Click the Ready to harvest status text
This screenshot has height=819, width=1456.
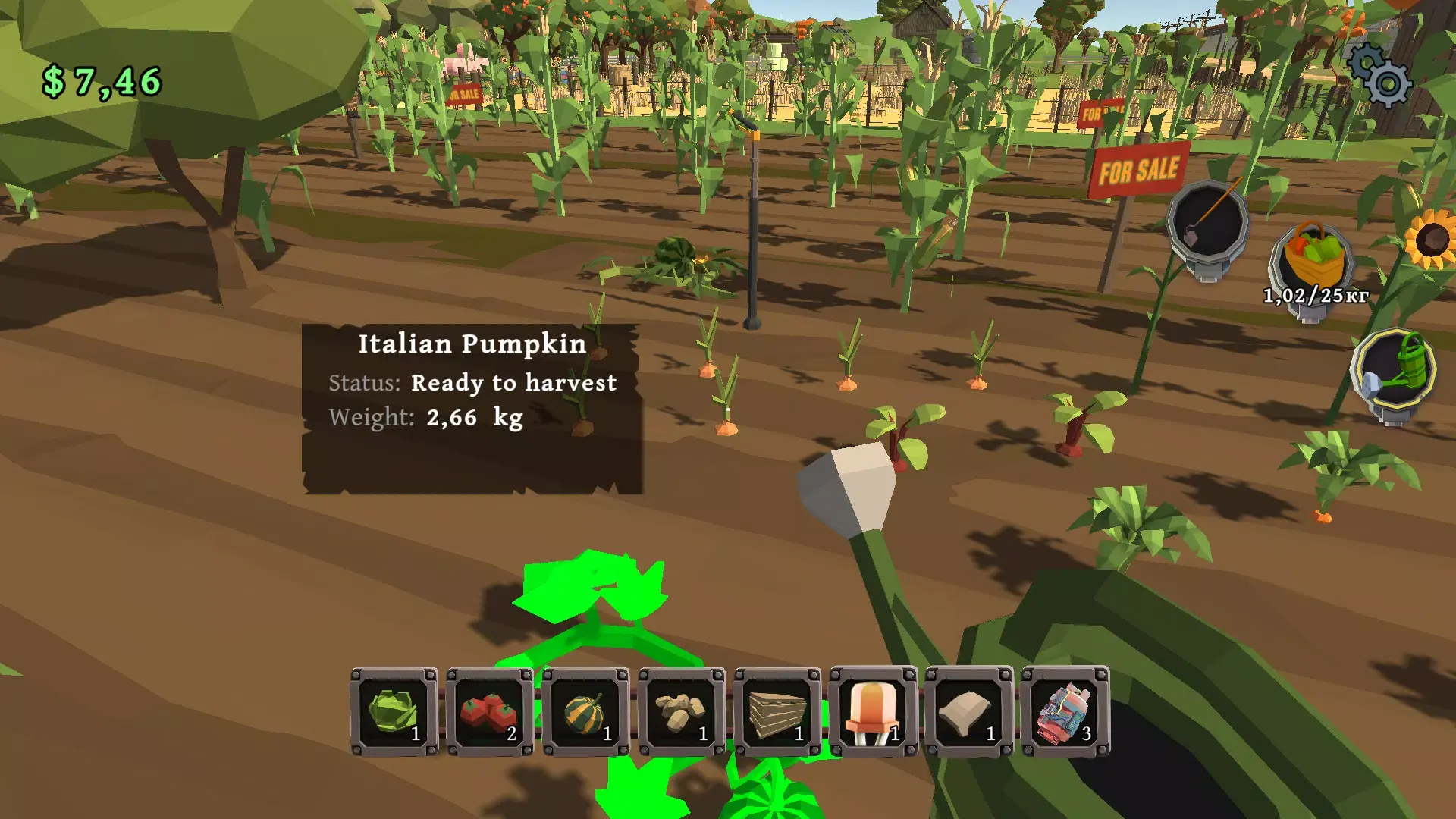click(x=513, y=383)
